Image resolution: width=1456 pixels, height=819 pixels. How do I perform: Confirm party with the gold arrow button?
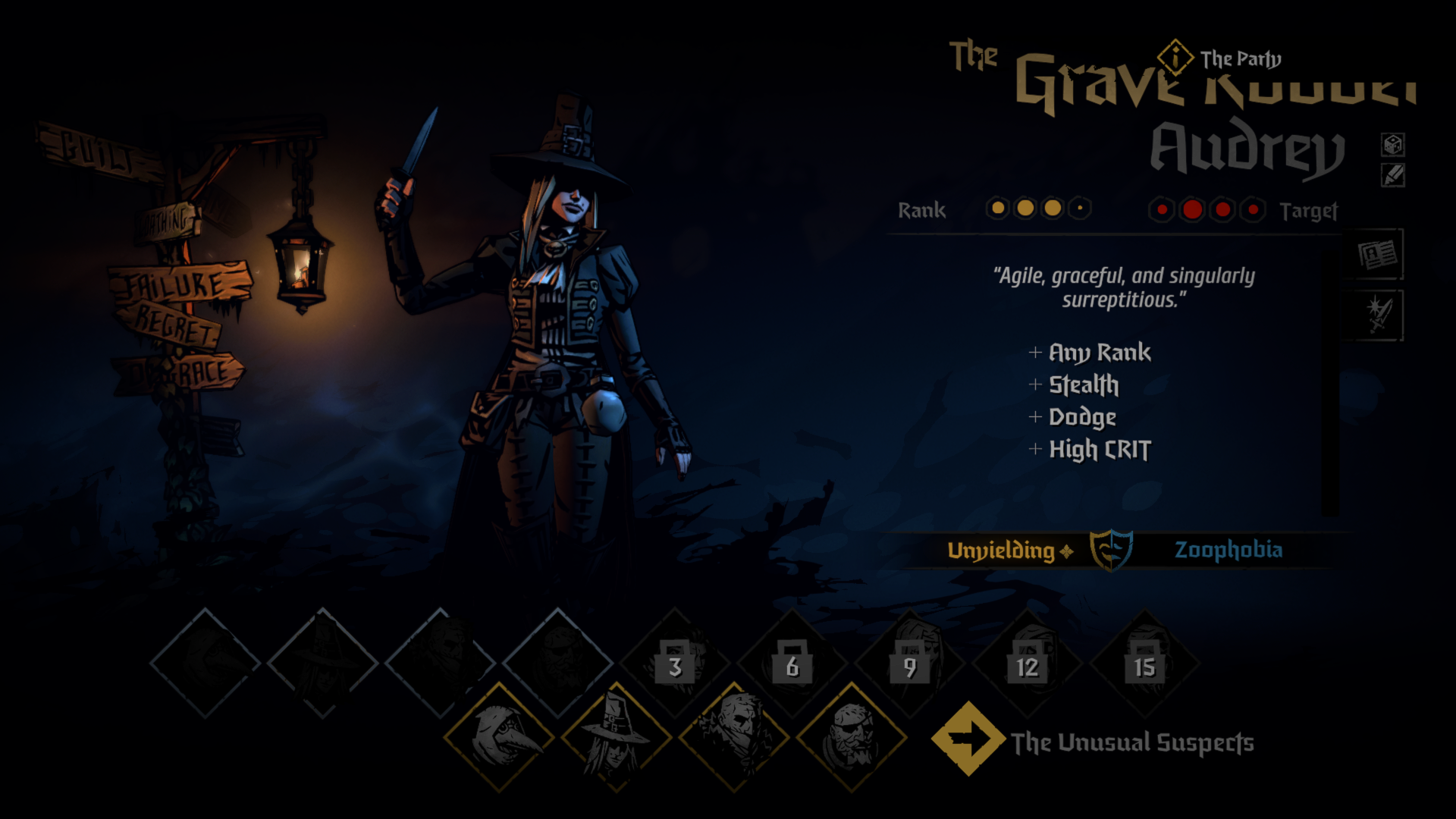(968, 738)
